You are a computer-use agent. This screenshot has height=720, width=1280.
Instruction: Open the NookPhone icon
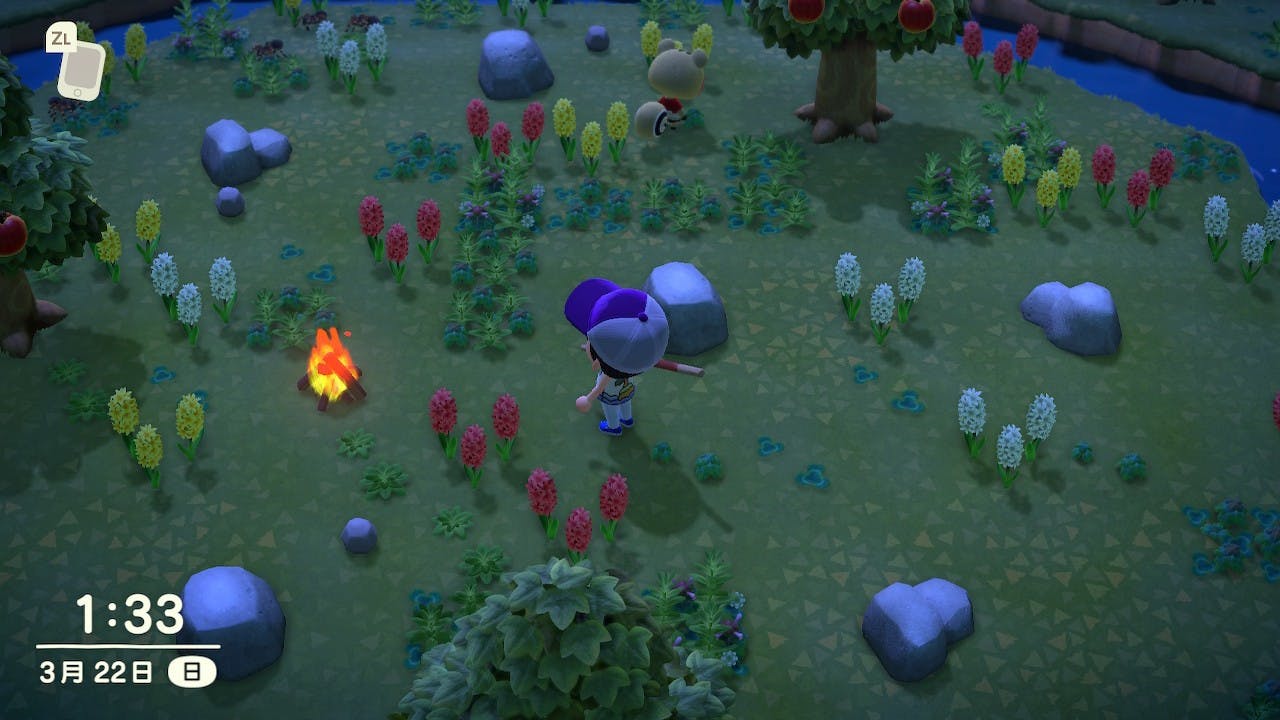tap(79, 69)
